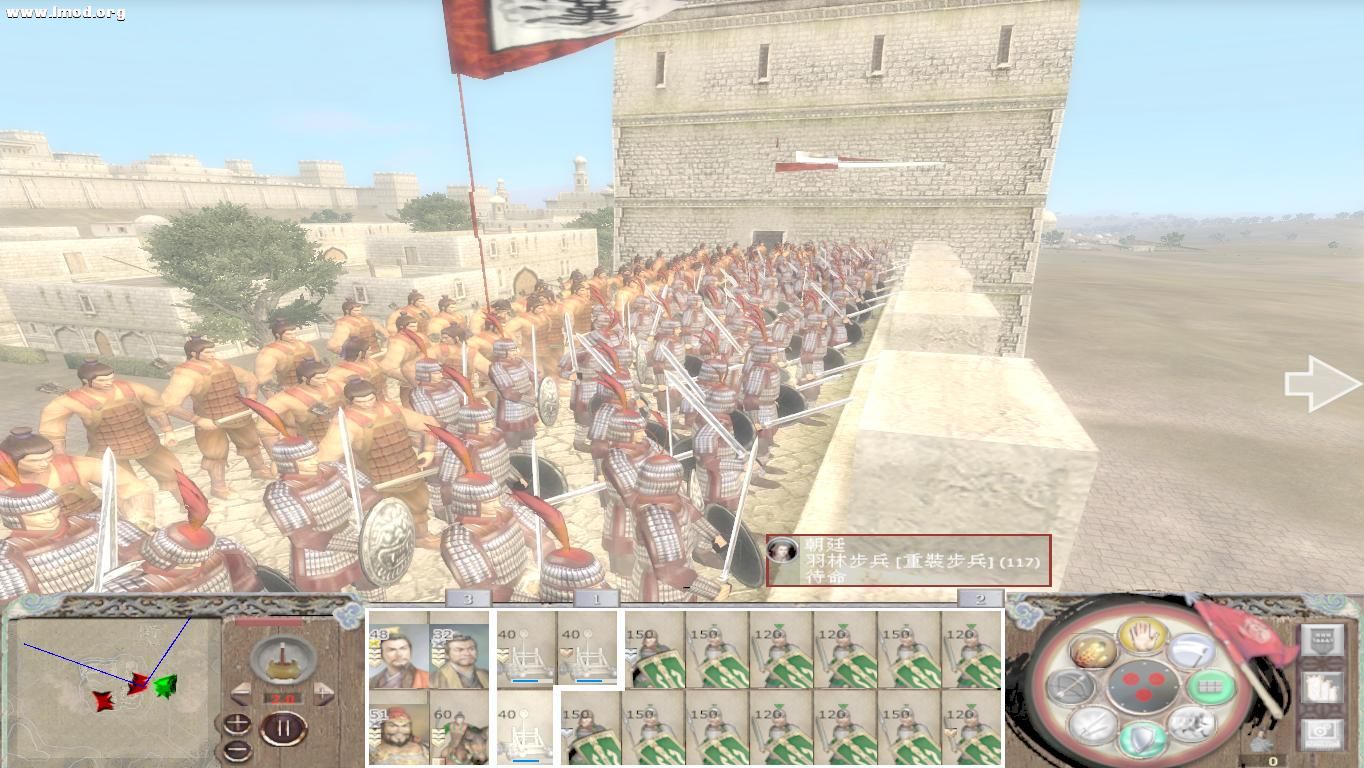1364x768 pixels.
Task: Toggle skirmish mode with the bow button
Action: coord(1069,687)
